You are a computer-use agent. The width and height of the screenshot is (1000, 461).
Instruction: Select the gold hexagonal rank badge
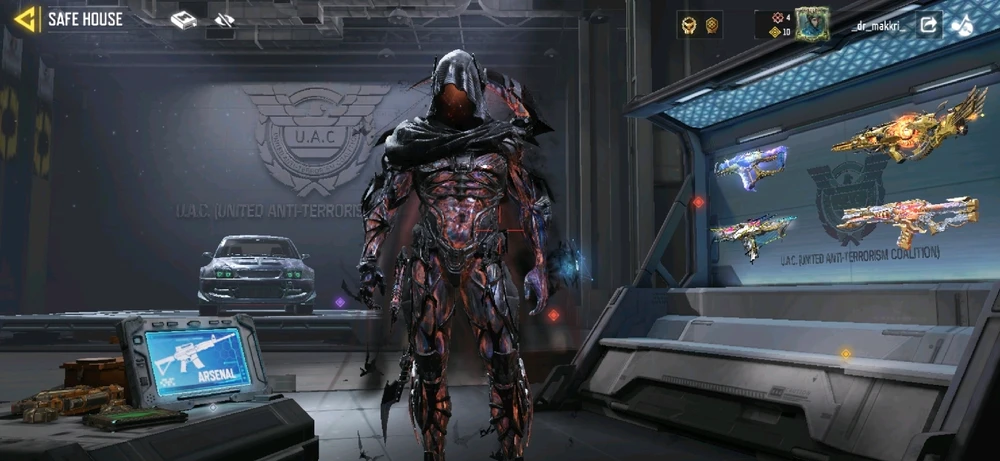pos(712,25)
